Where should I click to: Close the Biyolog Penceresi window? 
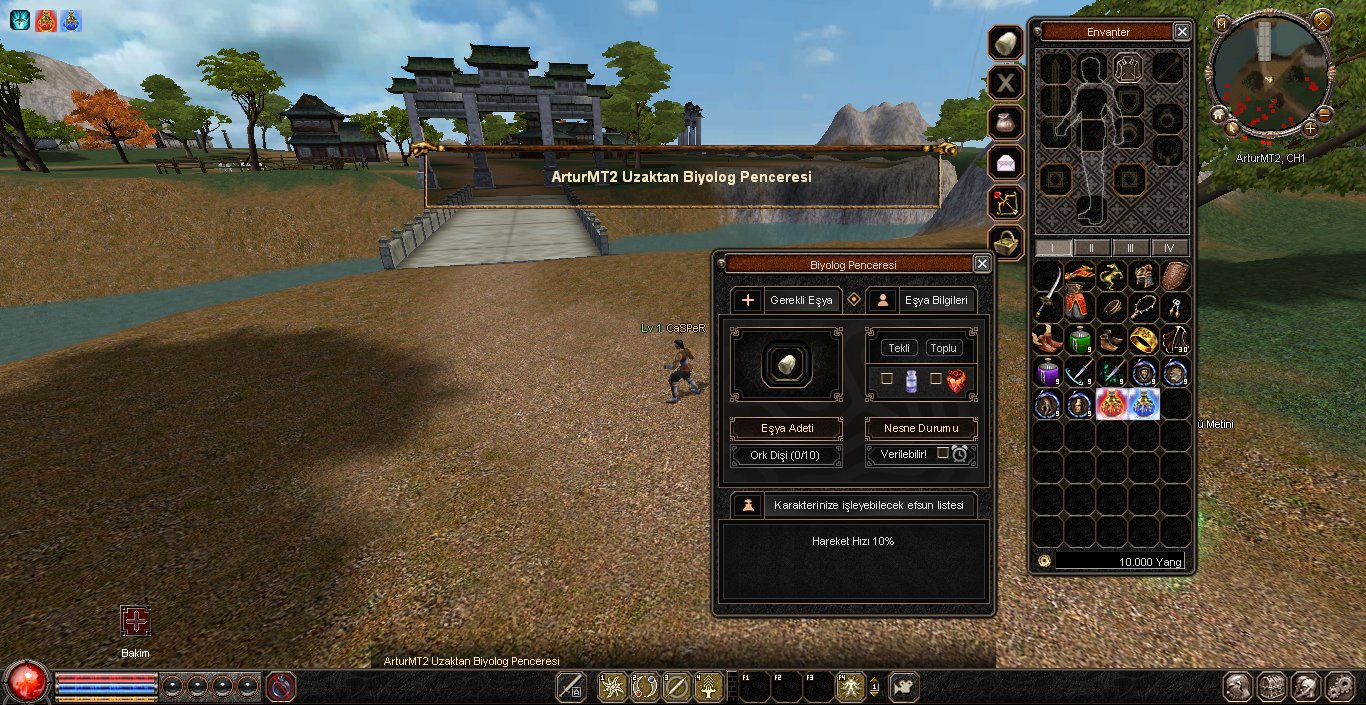click(x=982, y=264)
